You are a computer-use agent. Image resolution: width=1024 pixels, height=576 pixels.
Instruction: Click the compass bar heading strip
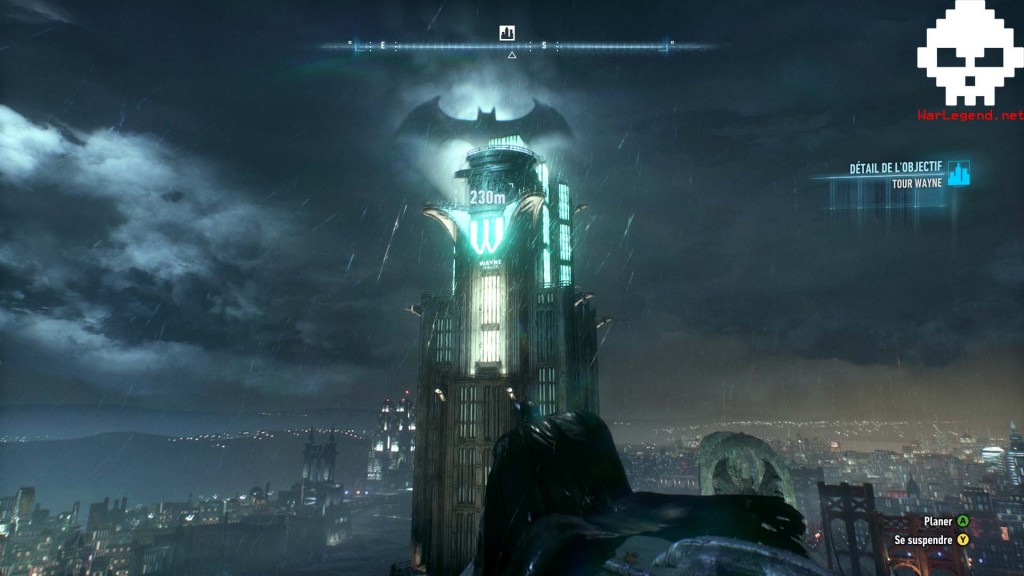(511, 46)
